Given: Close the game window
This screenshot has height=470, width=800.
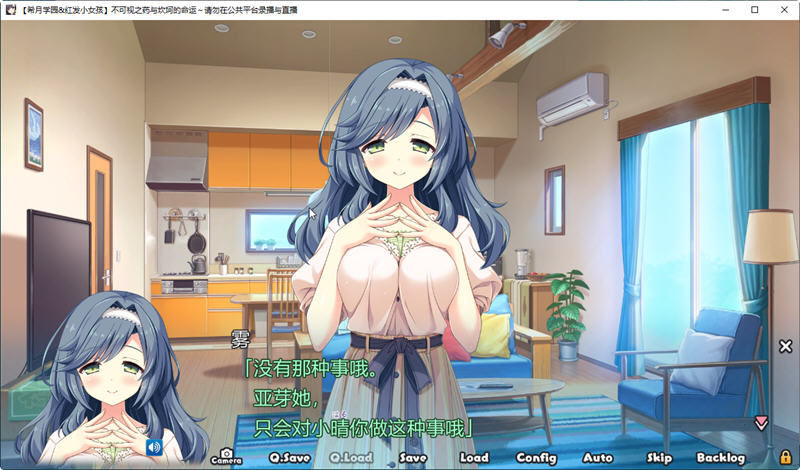Looking at the screenshot, I should click(783, 10).
